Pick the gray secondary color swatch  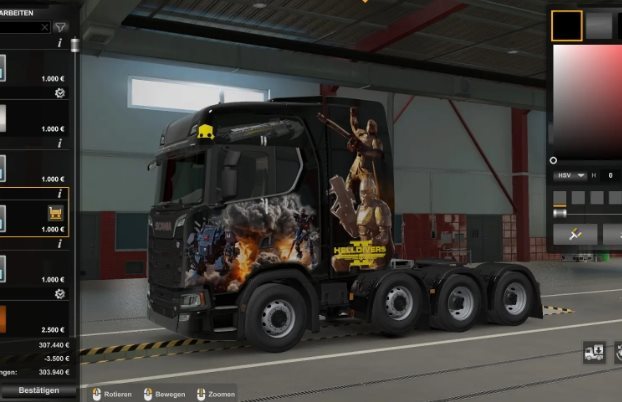(599, 26)
